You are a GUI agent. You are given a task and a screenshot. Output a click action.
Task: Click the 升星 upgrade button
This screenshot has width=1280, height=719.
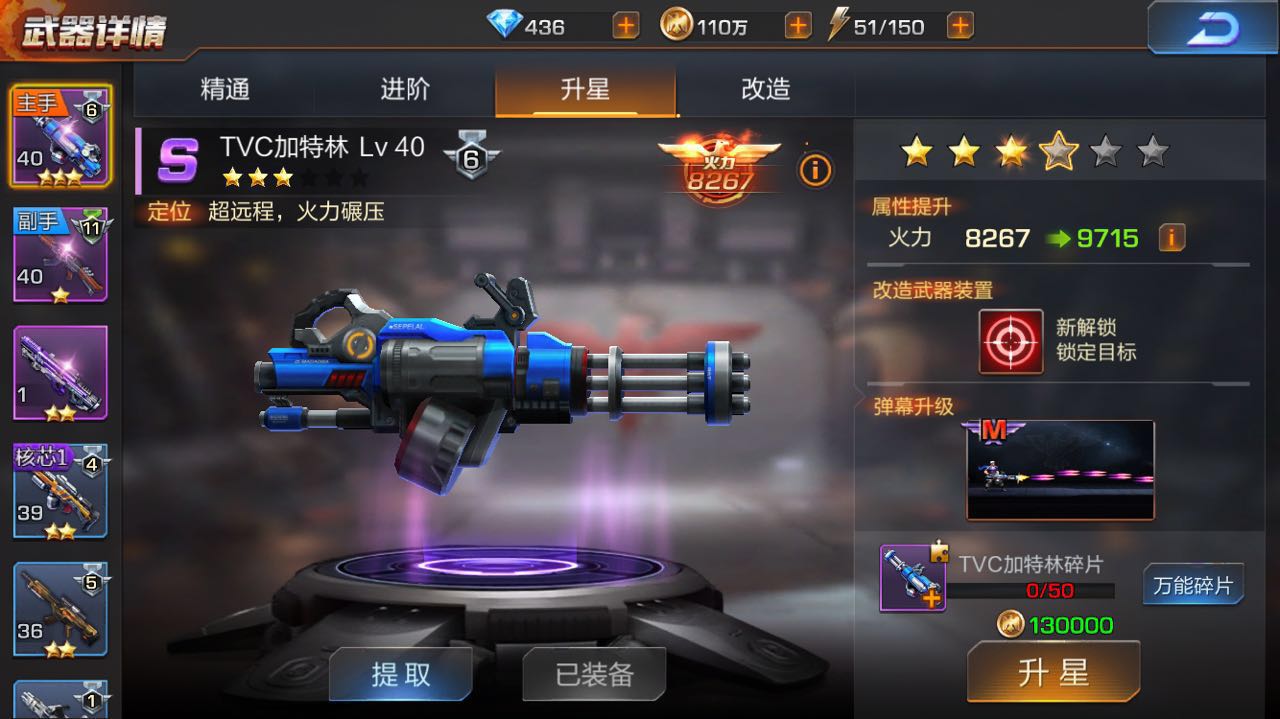pyautogui.click(x=1053, y=673)
